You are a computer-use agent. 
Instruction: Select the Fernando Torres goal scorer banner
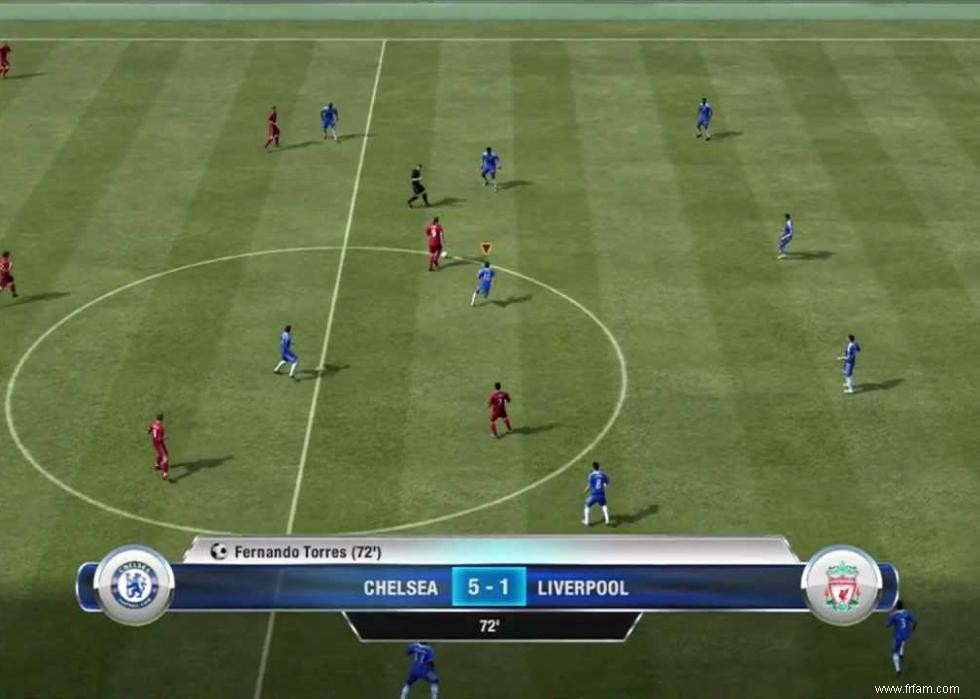click(x=490, y=551)
